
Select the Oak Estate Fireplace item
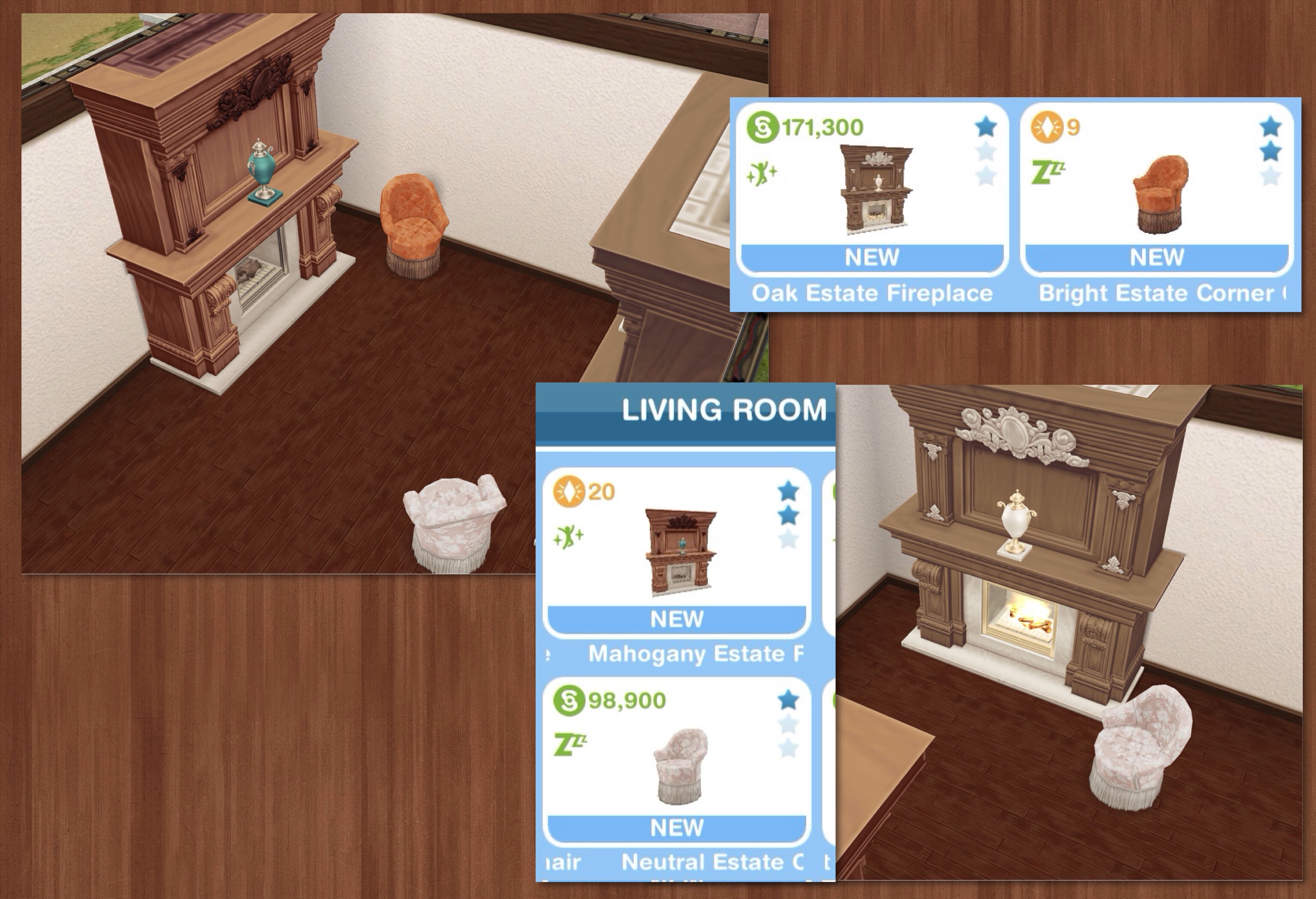pyautogui.click(x=872, y=190)
